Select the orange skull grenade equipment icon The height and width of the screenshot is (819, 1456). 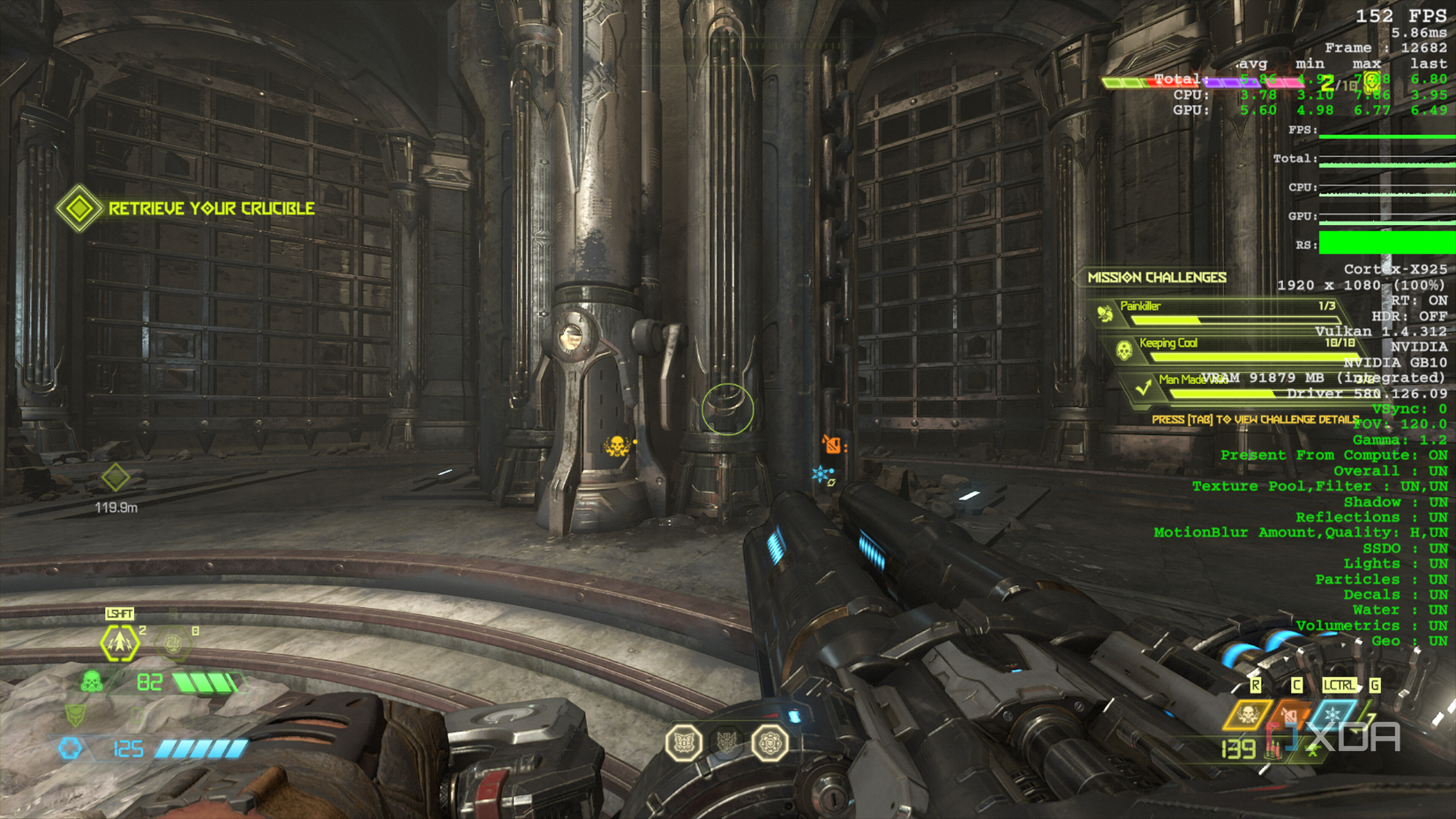pos(1291,715)
